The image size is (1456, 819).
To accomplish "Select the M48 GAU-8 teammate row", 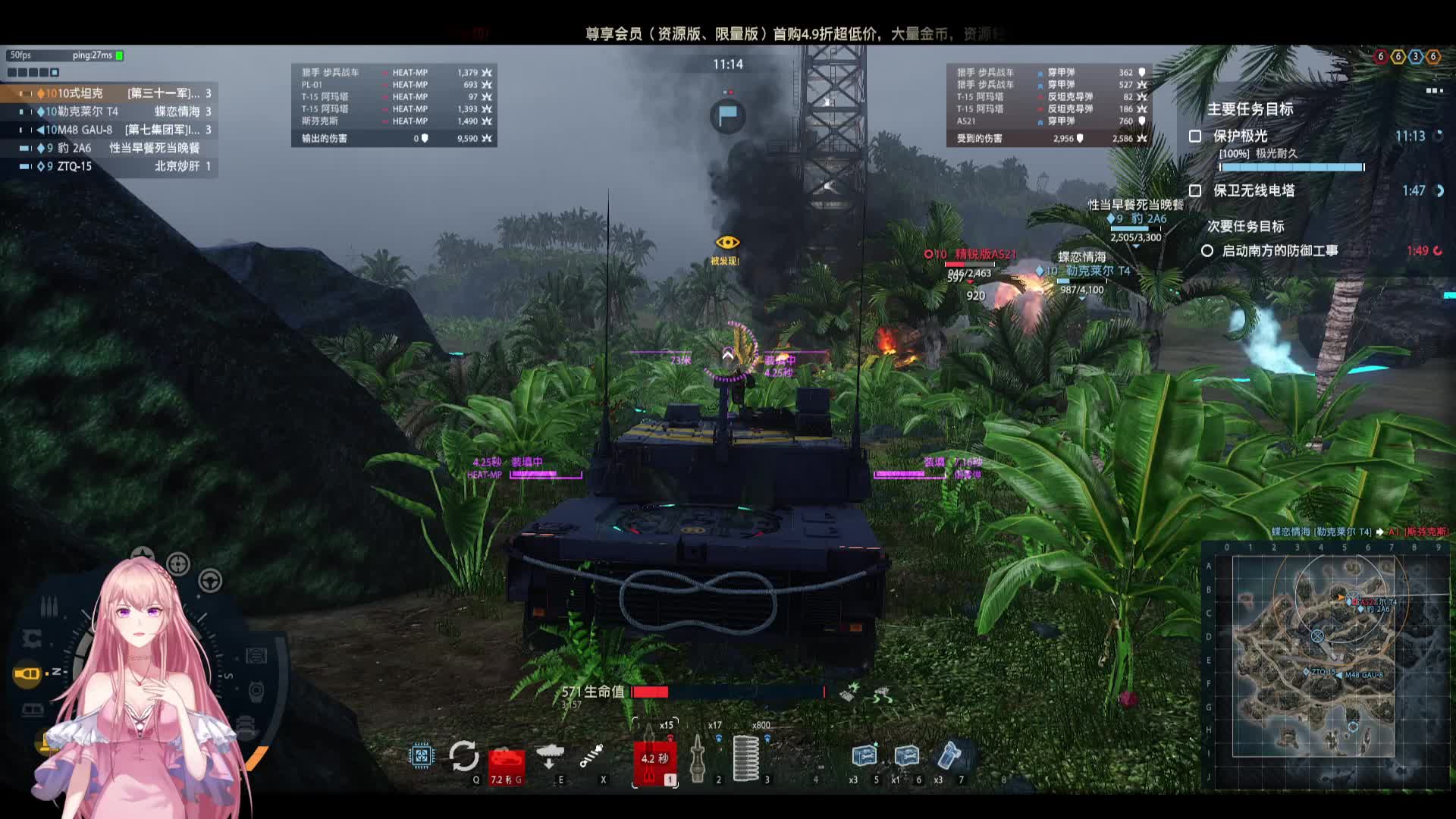I will click(114, 130).
